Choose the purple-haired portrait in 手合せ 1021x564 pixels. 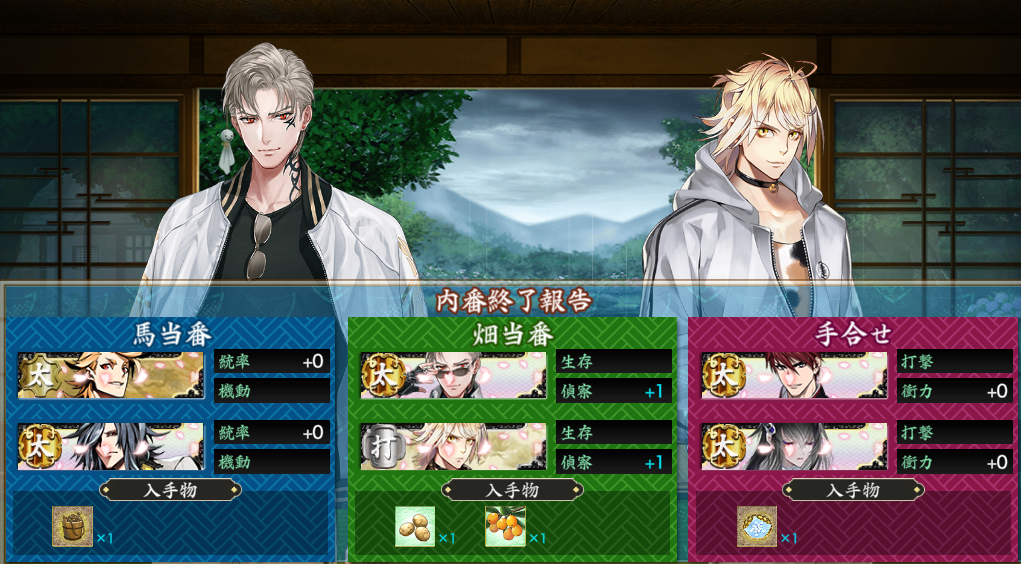pyautogui.click(x=794, y=446)
